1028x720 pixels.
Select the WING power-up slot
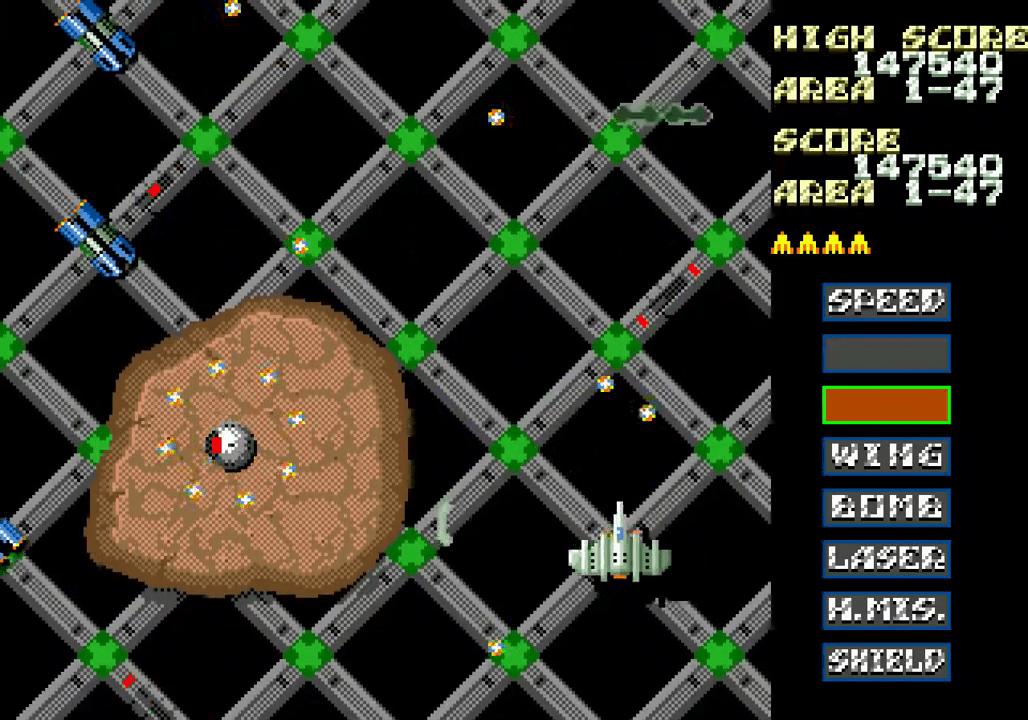(x=886, y=456)
